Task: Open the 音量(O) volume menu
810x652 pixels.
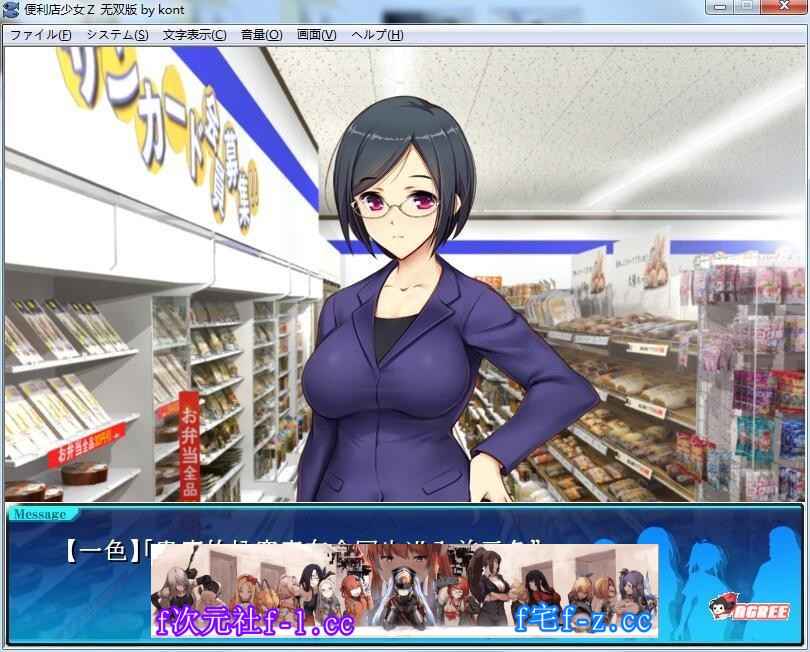Action: coord(261,34)
